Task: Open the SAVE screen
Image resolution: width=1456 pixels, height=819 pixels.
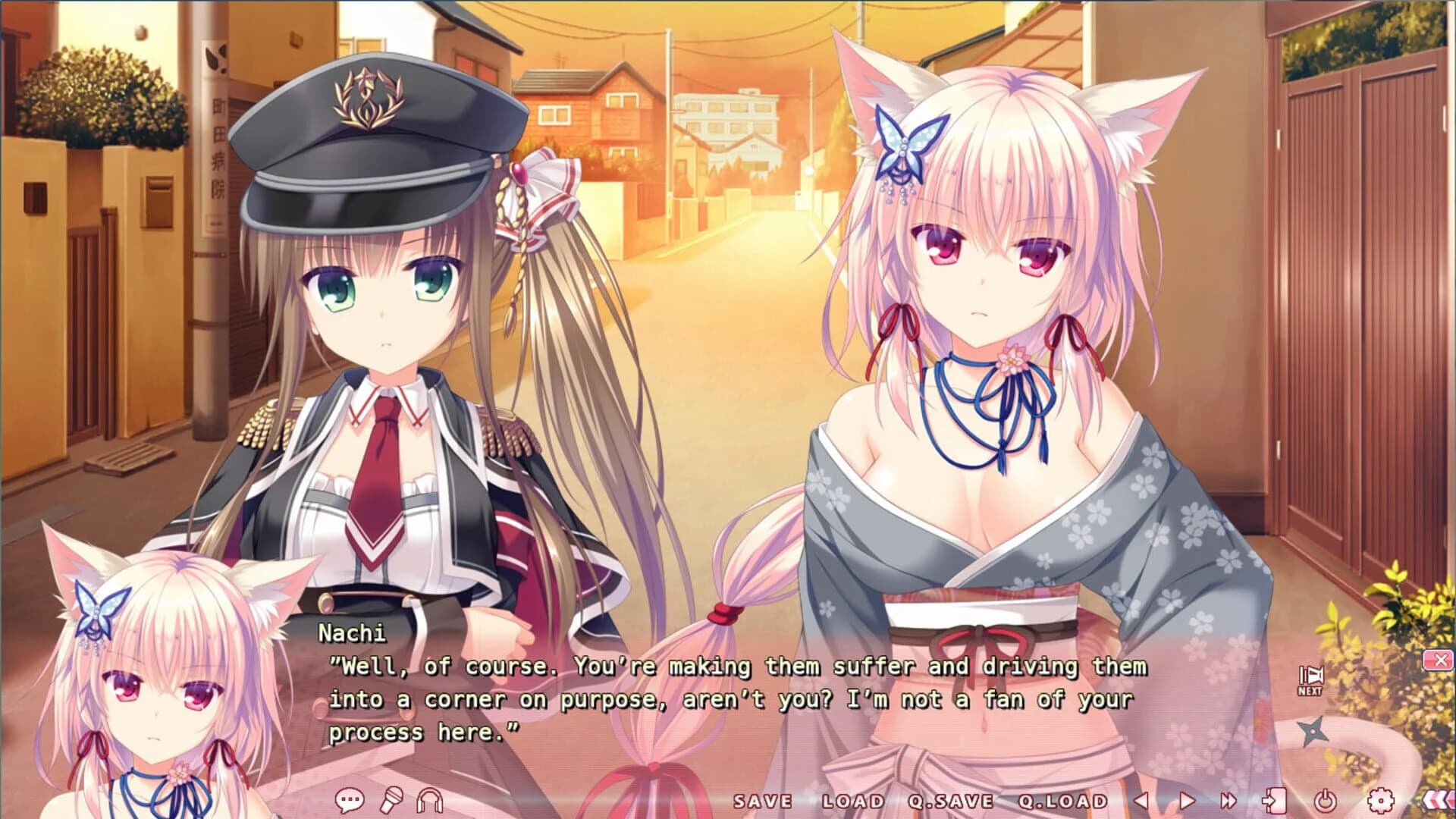Action: (764, 799)
